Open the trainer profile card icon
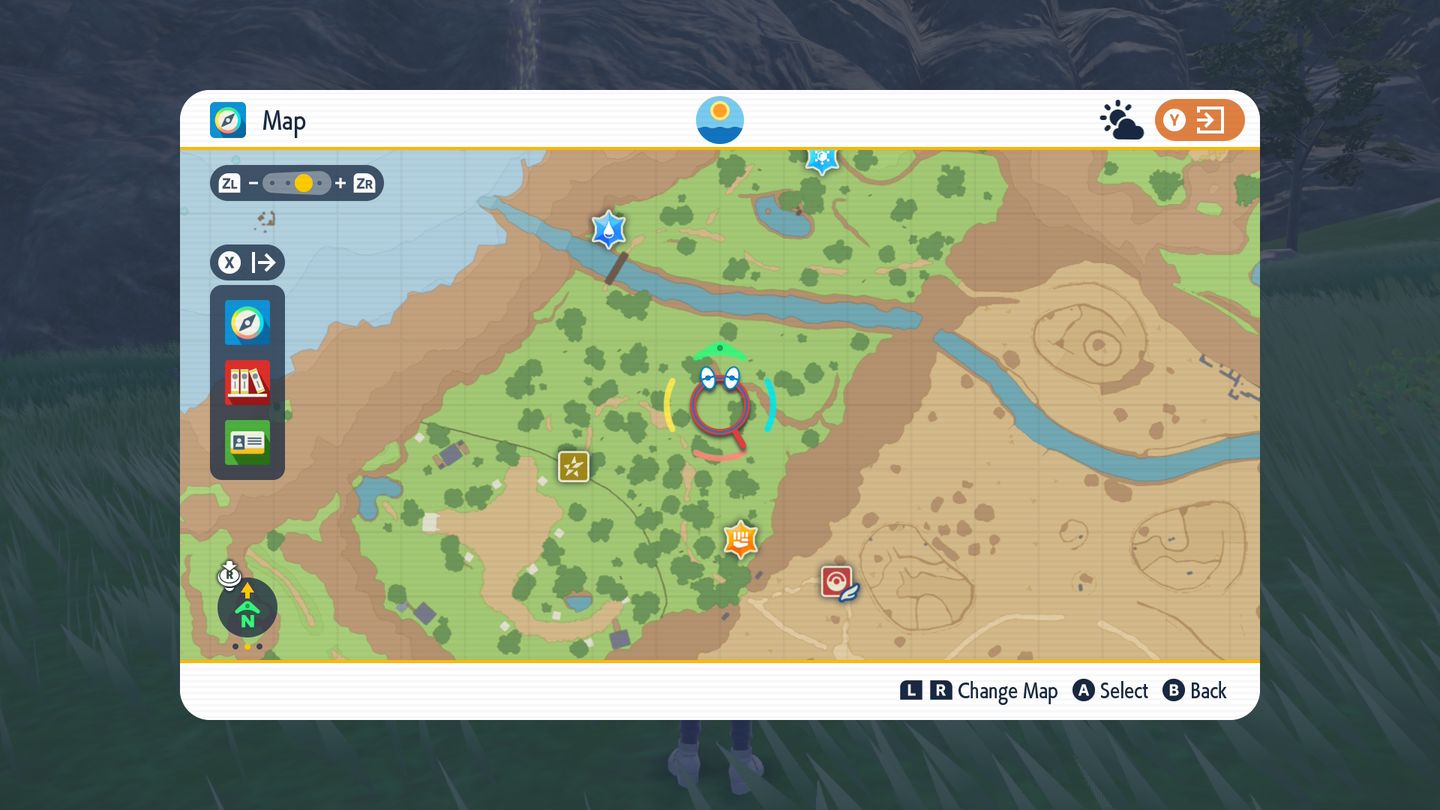Viewport: 1440px width, 810px height. click(247, 442)
